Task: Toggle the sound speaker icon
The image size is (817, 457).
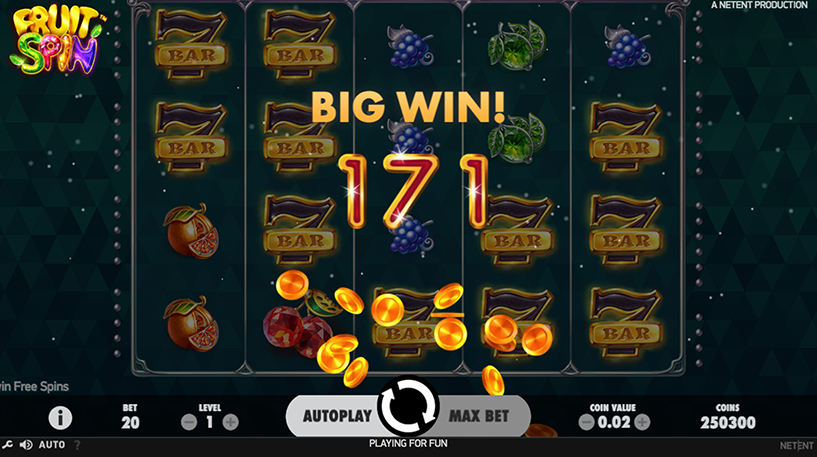Action: 25,444
